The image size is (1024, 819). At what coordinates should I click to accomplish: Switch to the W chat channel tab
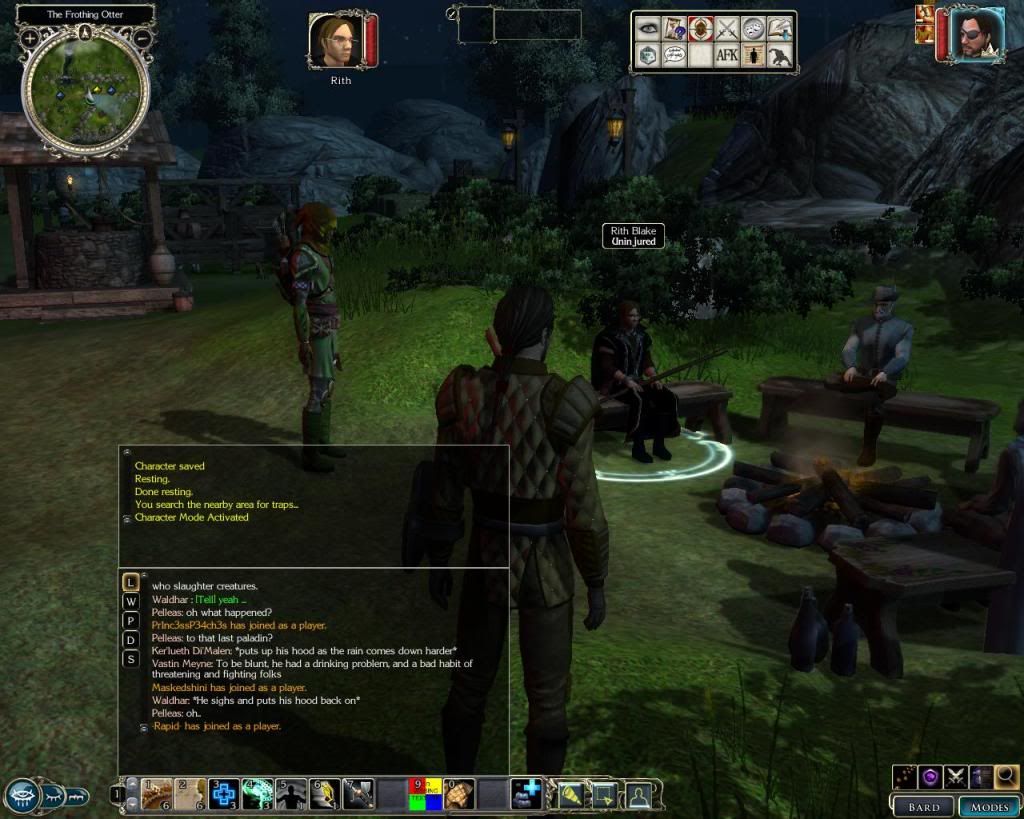(130, 601)
